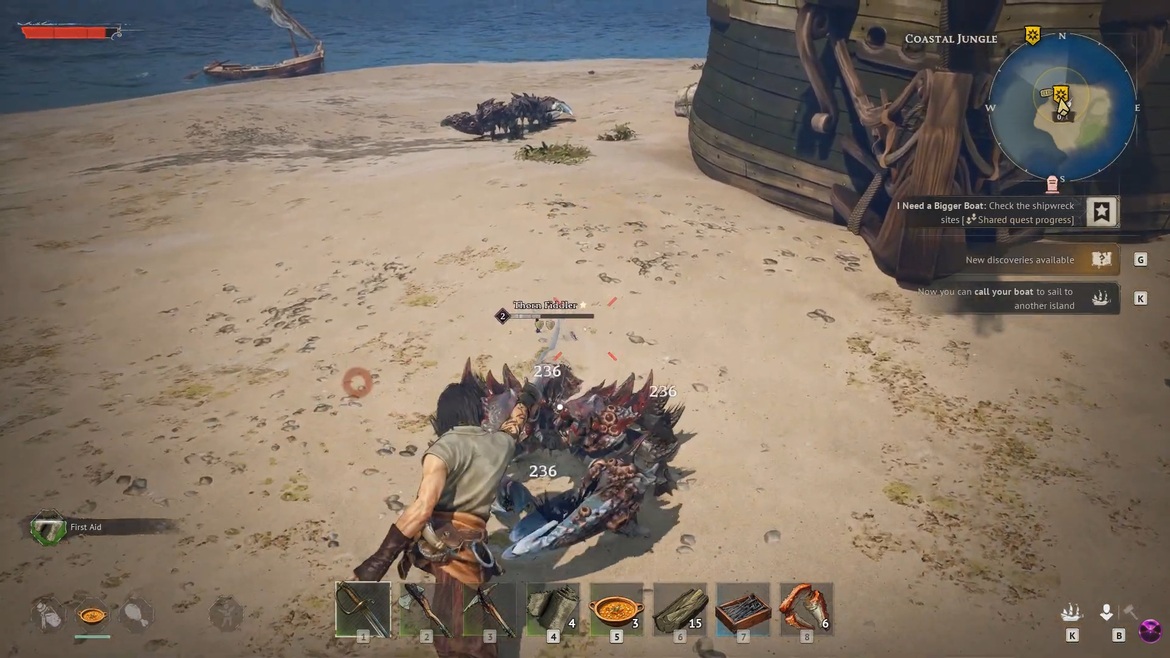This screenshot has height=658, width=1170.
Task: Pick the crate of nails slot
Action: pos(743,608)
